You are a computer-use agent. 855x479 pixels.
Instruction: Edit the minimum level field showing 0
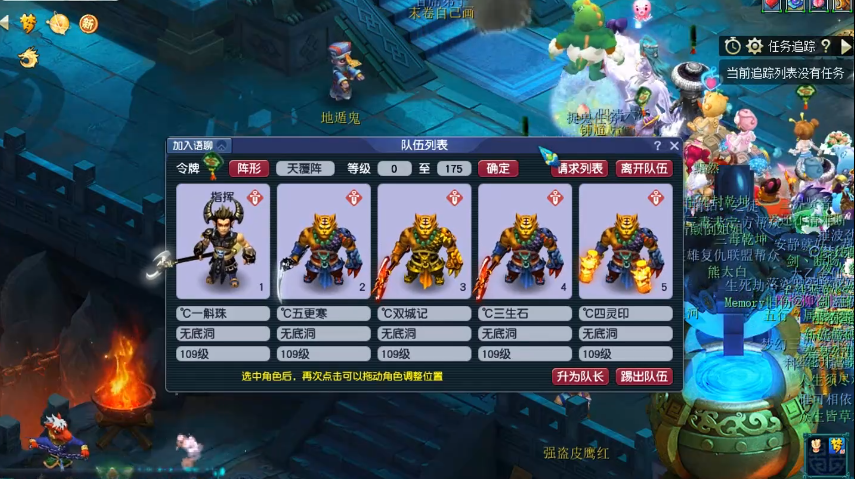tap(394, 168)
